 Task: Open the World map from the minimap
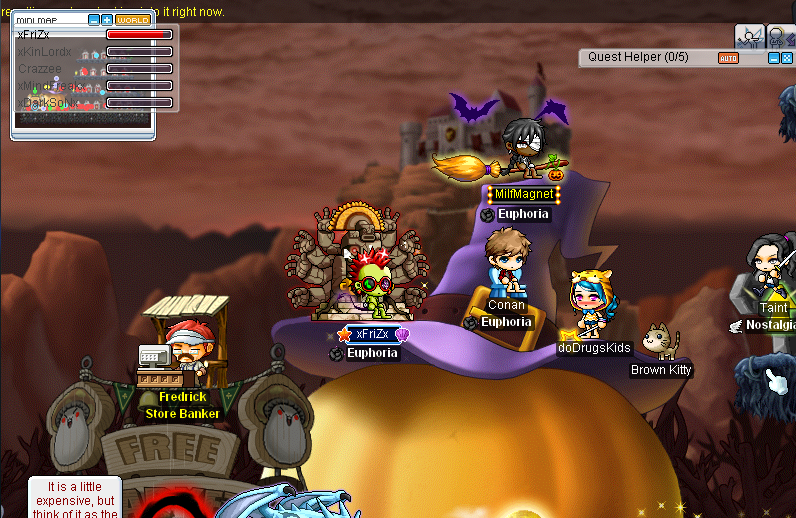coord(132,20)
